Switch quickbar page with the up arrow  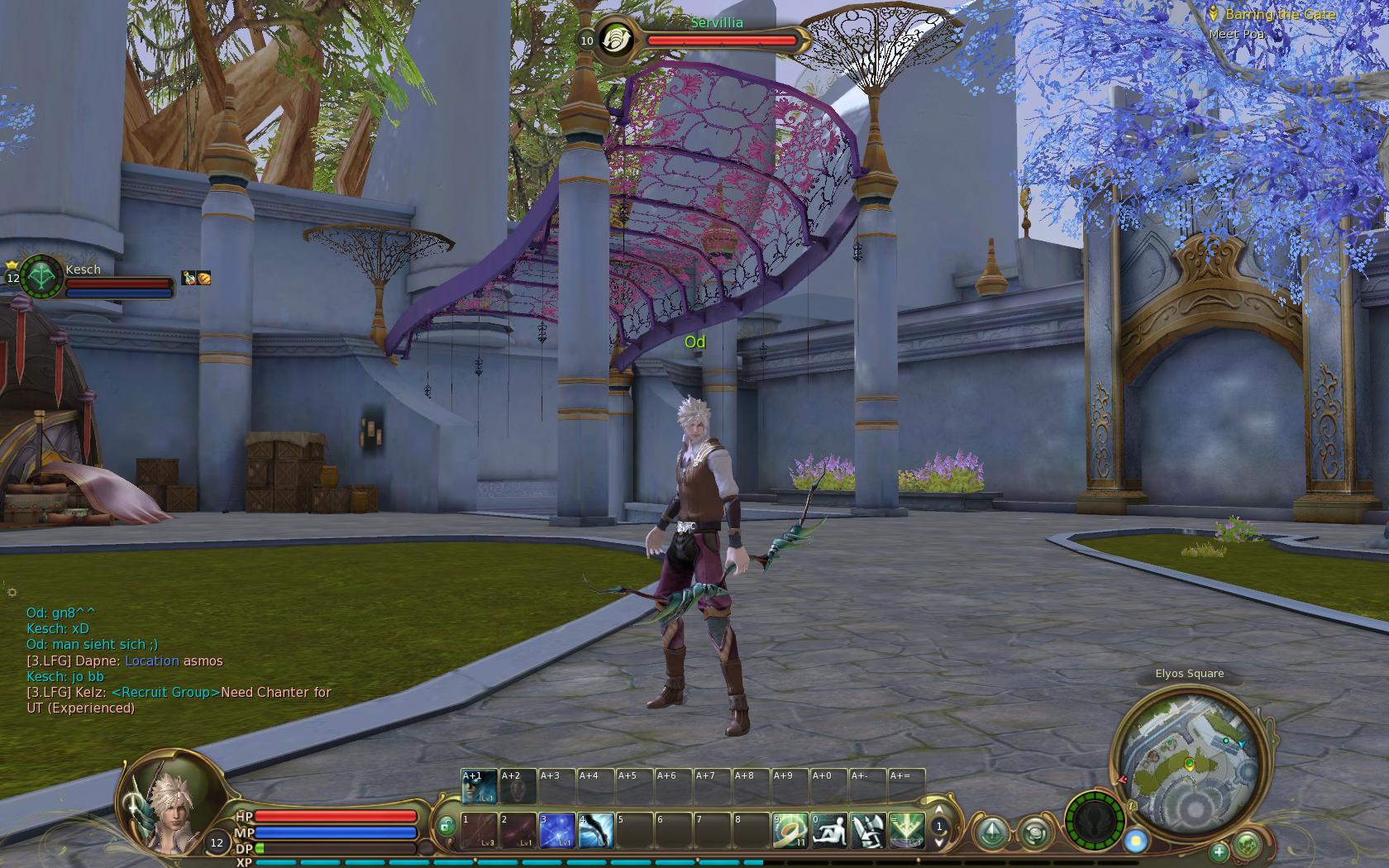[938, 810]
